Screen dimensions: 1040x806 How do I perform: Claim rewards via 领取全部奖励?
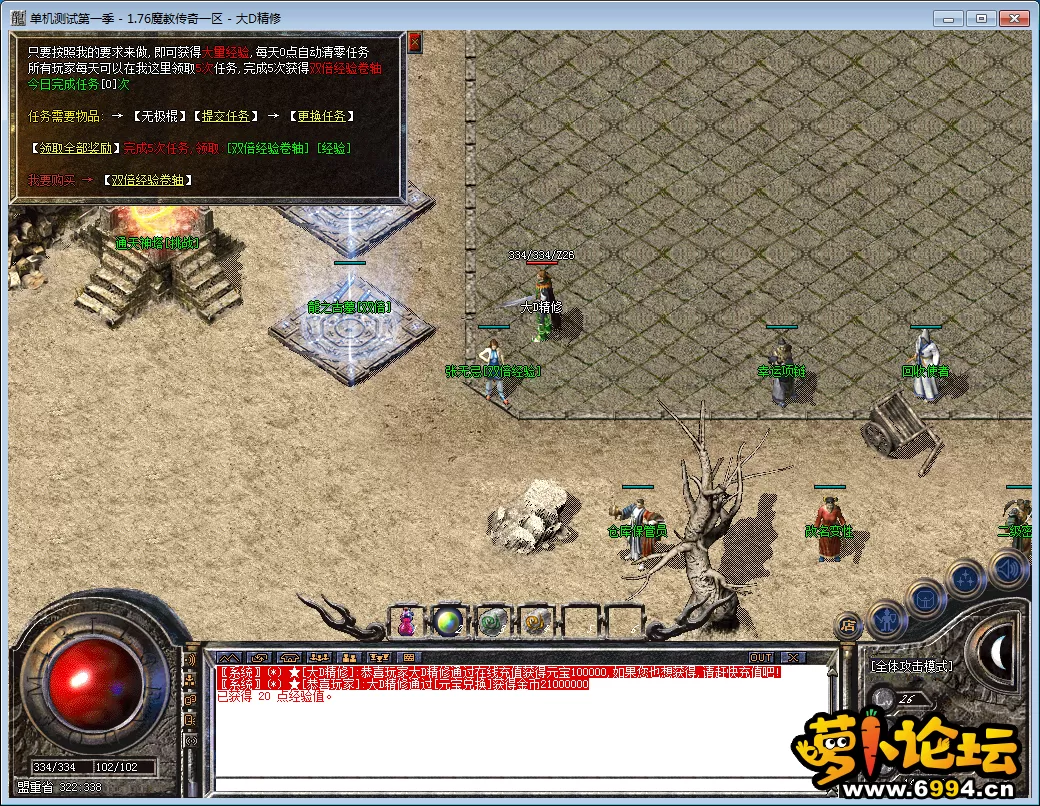pyautogui.click(x=75, y=148)
